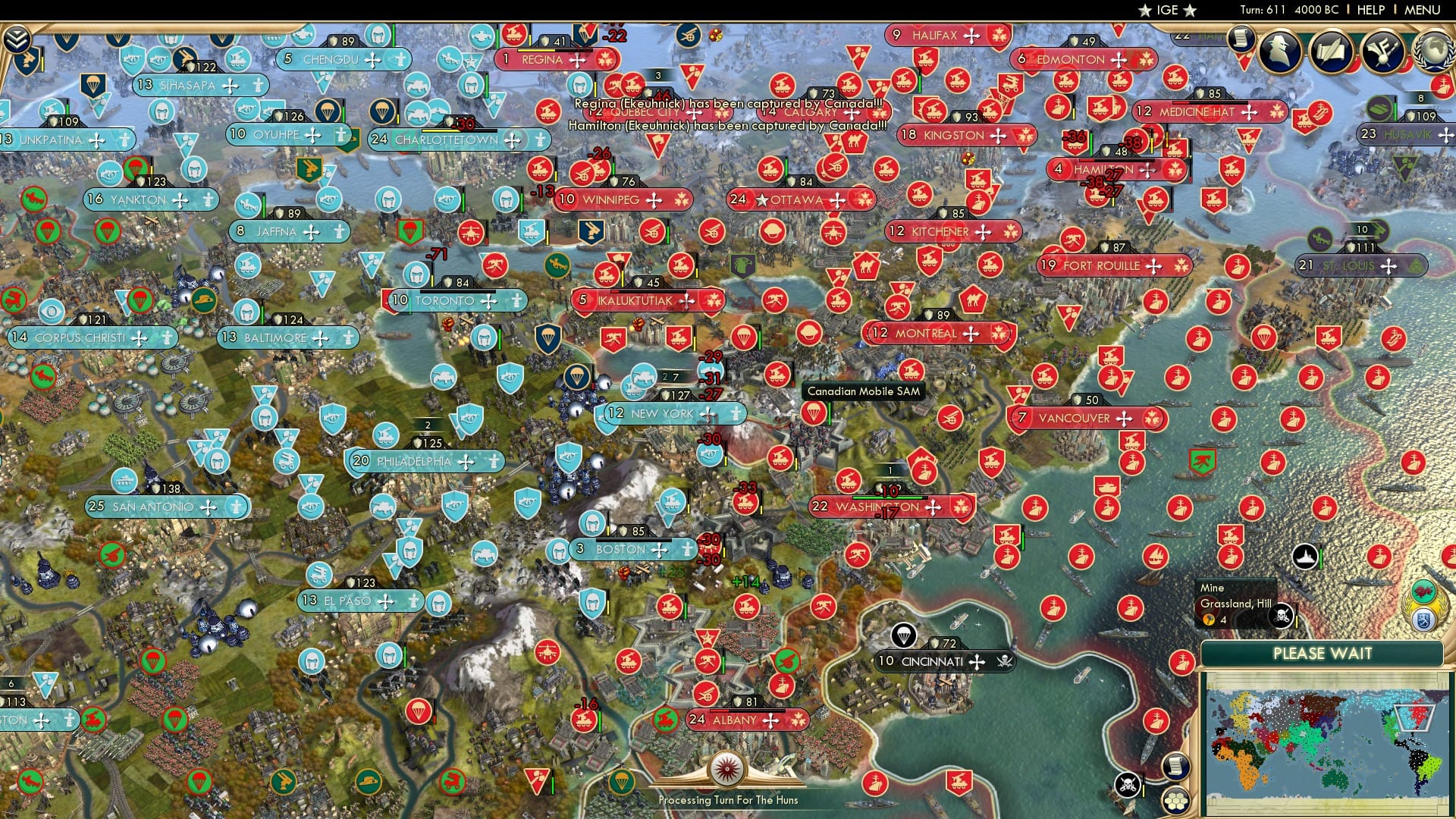Open the Diplomacy overview quill-and-scroll icon
Viewport: 1456px width, 819px height.
point(1332,49)
